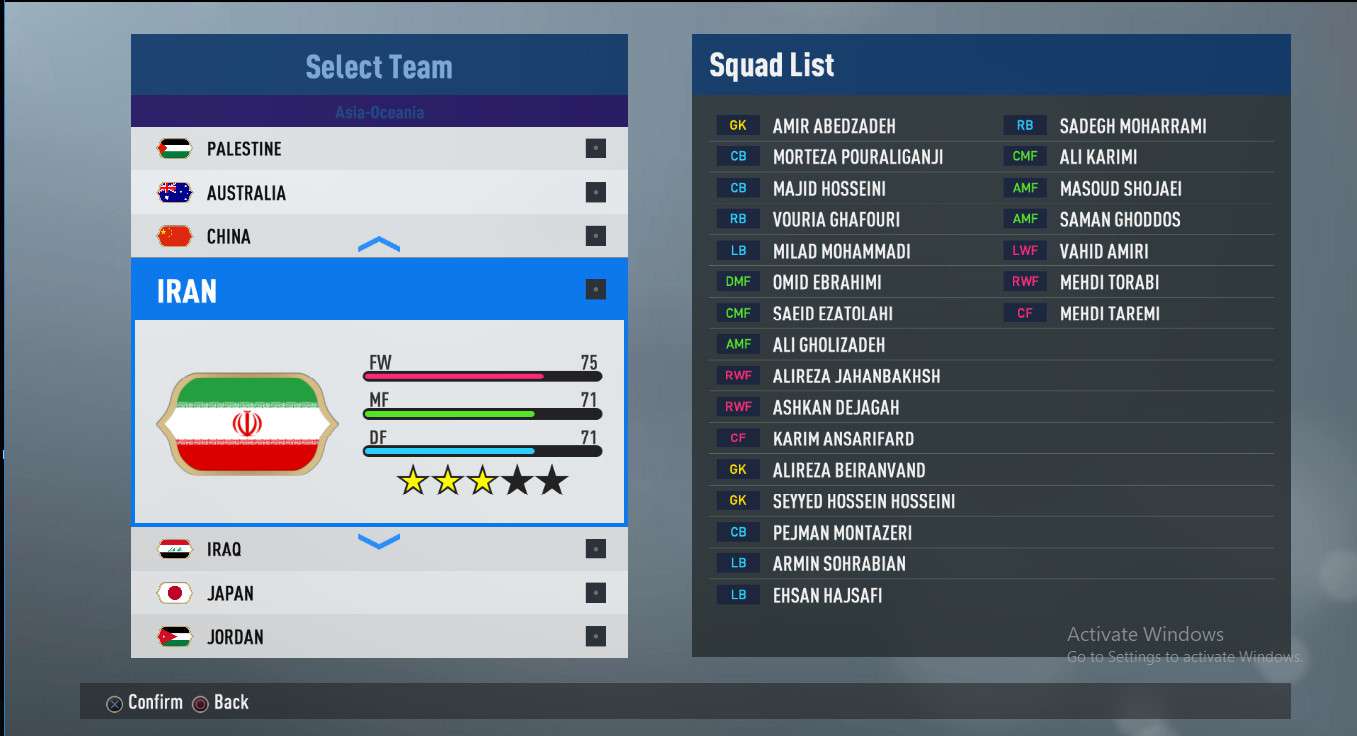Check the box on the Japan row
Screen dimensions: 1357x736
[596, 593]
